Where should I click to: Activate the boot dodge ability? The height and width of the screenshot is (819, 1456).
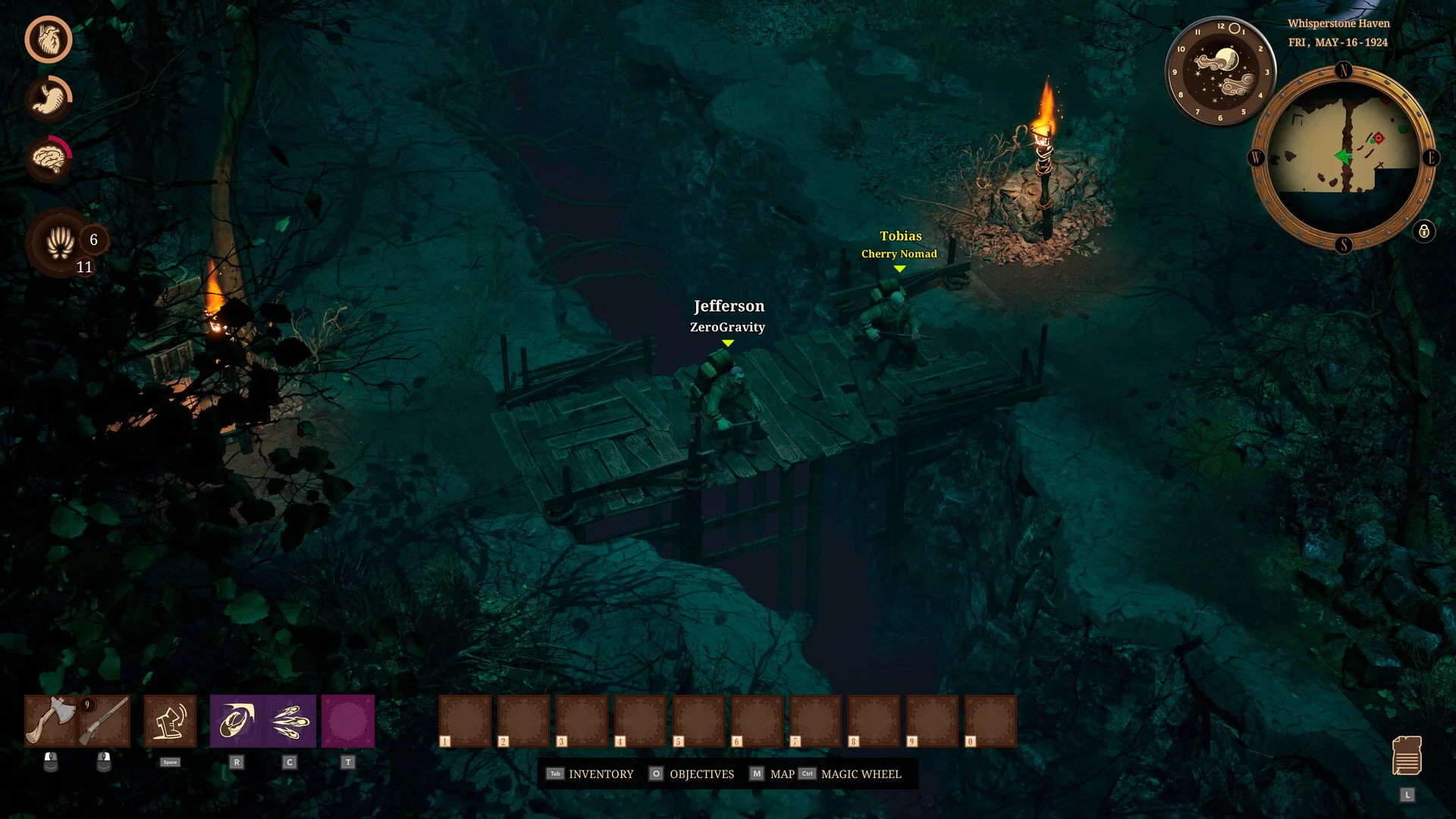tap(170, 720)
